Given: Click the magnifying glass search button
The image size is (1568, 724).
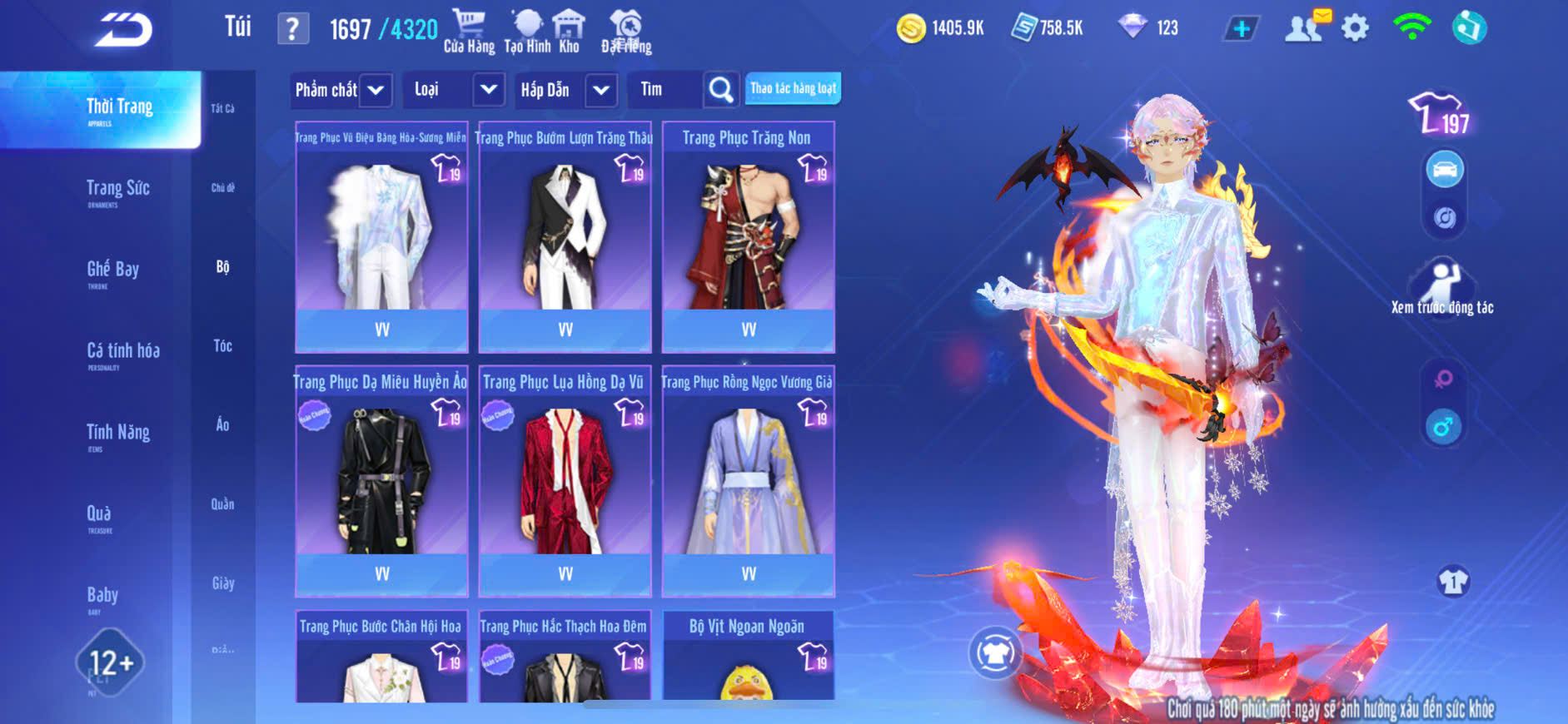Looking at the screenshot, I should [x=720, y=90].
